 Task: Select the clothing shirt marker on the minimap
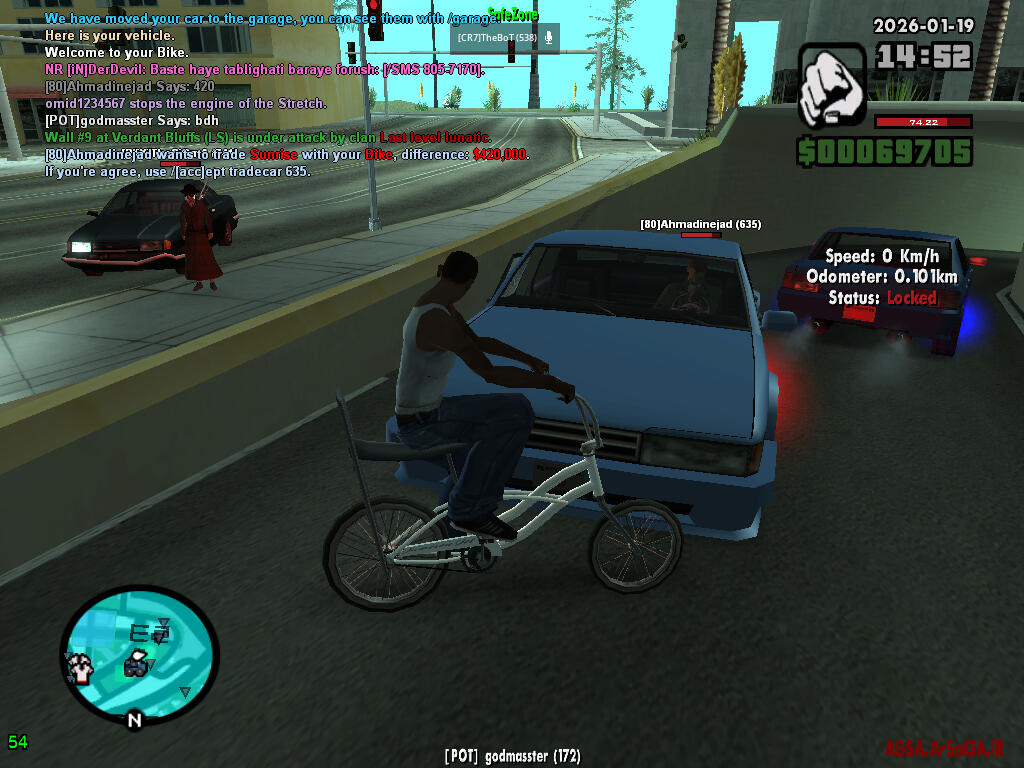(80, 666)
